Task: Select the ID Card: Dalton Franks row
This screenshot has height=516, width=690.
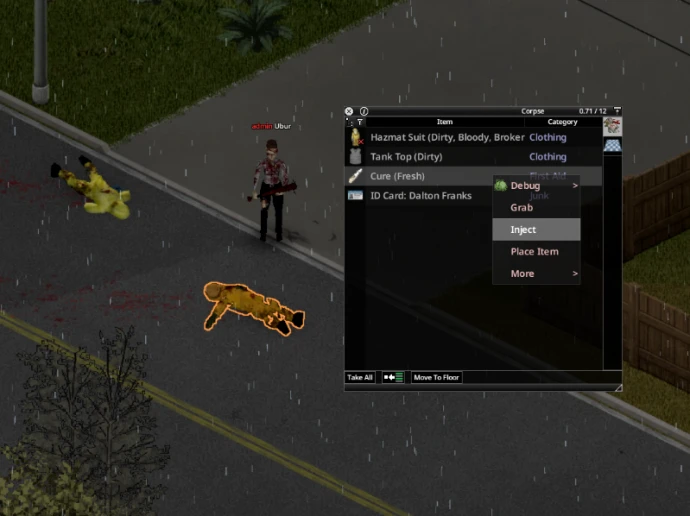Action: [x=420, y=196]
